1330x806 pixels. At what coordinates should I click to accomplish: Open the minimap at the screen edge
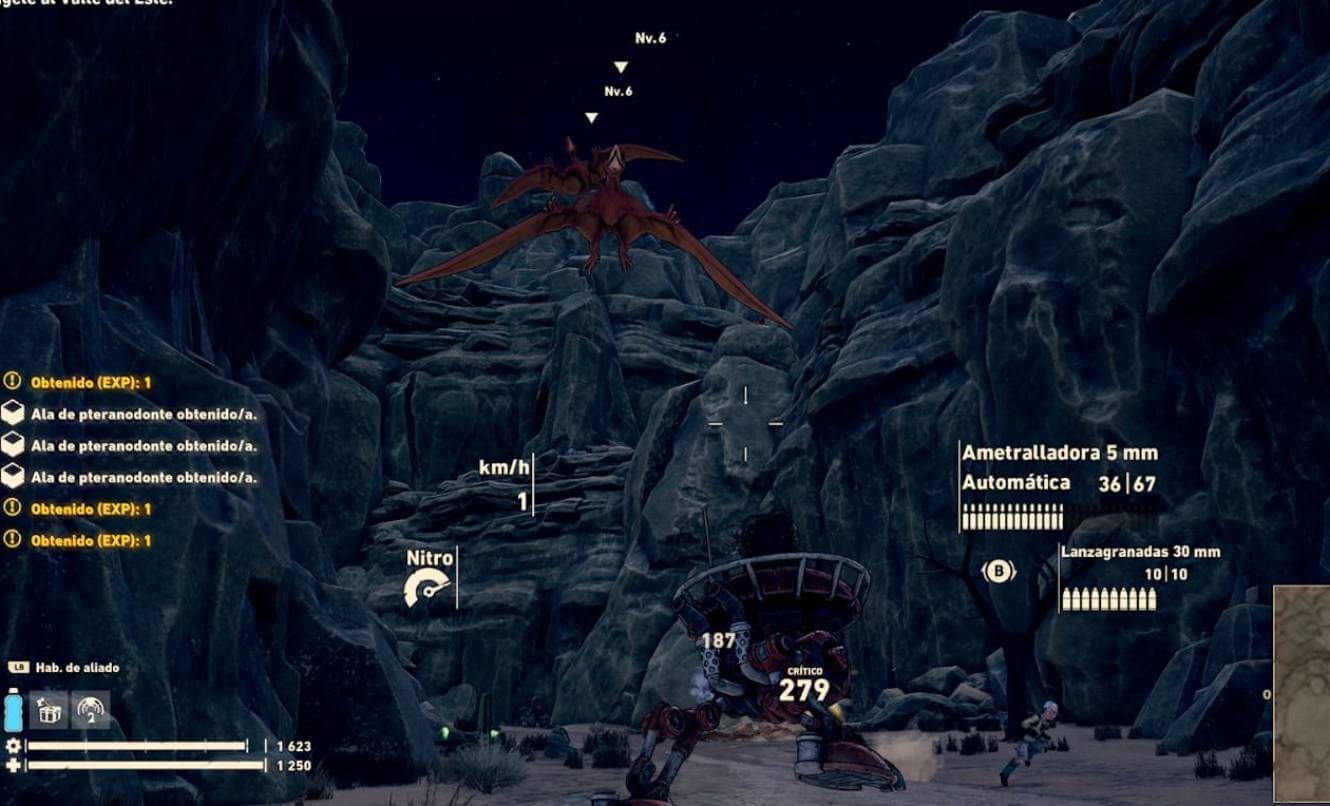pyautogui.click(x=1301, y=693)
